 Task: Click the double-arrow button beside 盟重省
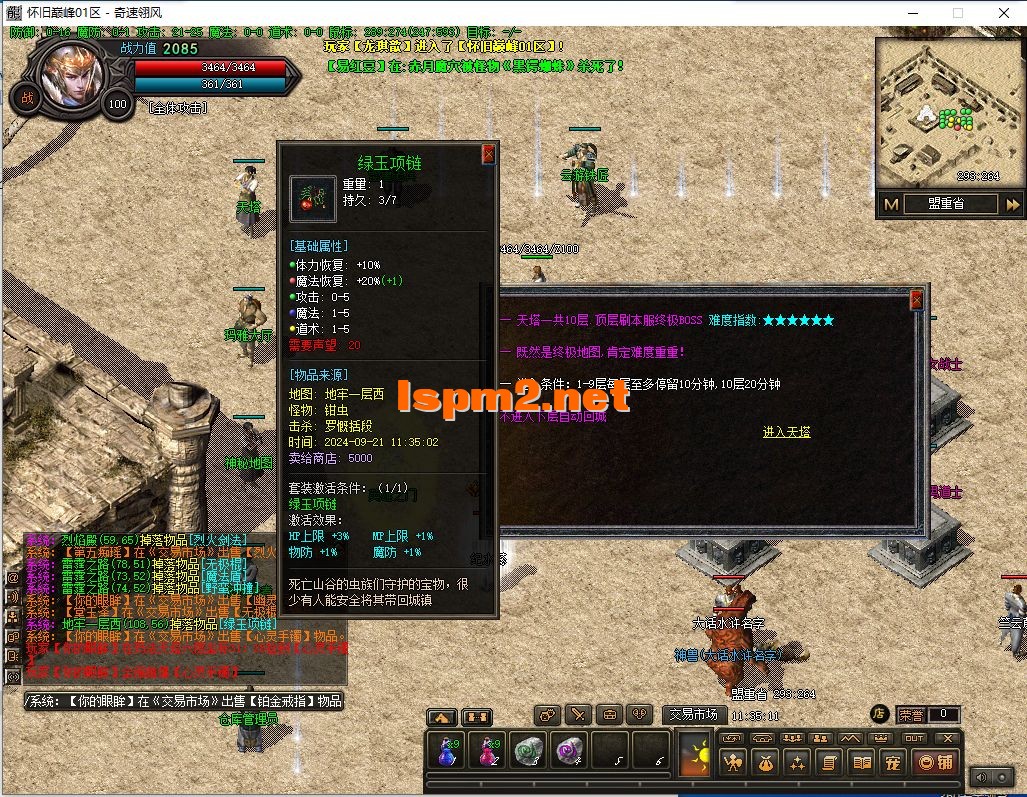[x=1012, y=204]
